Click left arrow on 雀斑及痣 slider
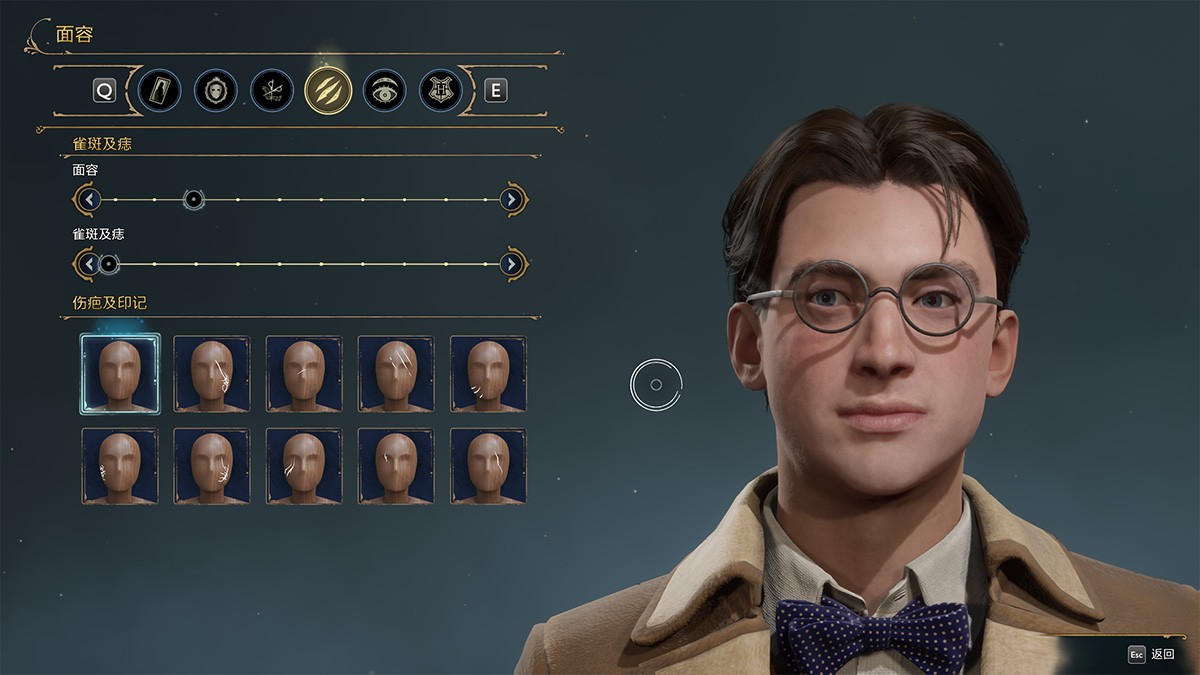Screen dimensions: 1200x675 click(90, 264)
